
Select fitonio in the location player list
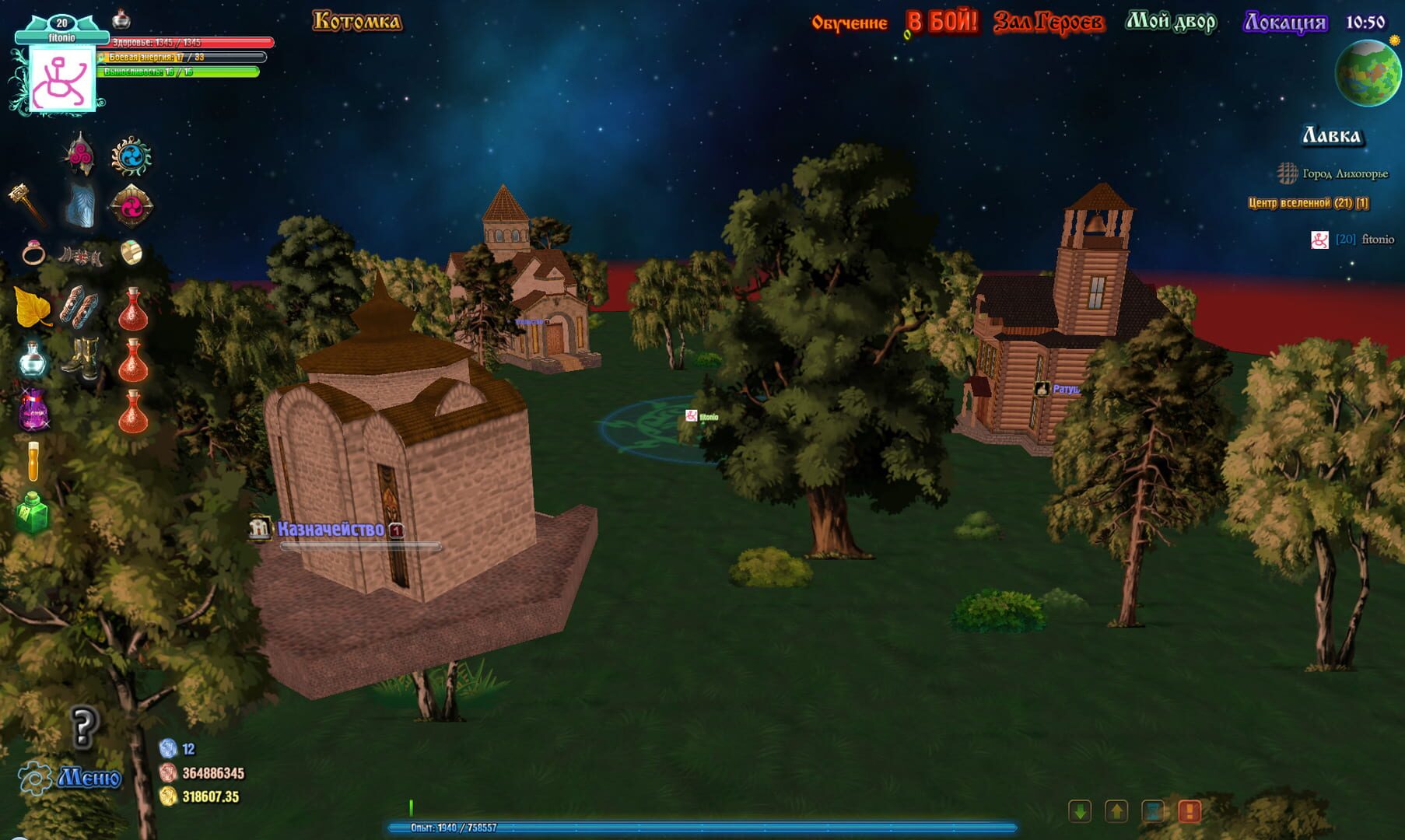[1377, 240]
